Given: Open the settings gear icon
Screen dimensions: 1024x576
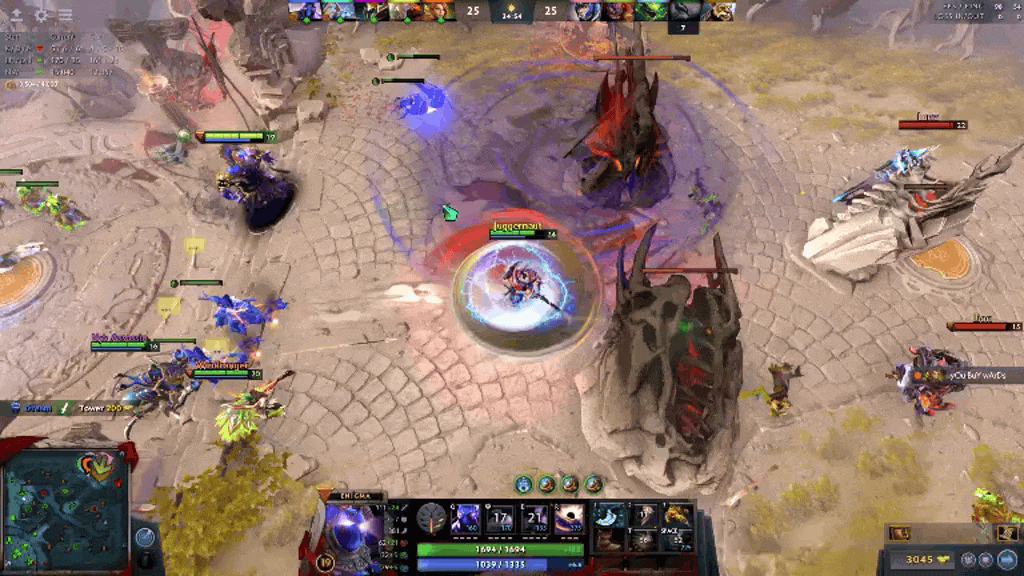Looking at the screenshot, I should [41, 15].
